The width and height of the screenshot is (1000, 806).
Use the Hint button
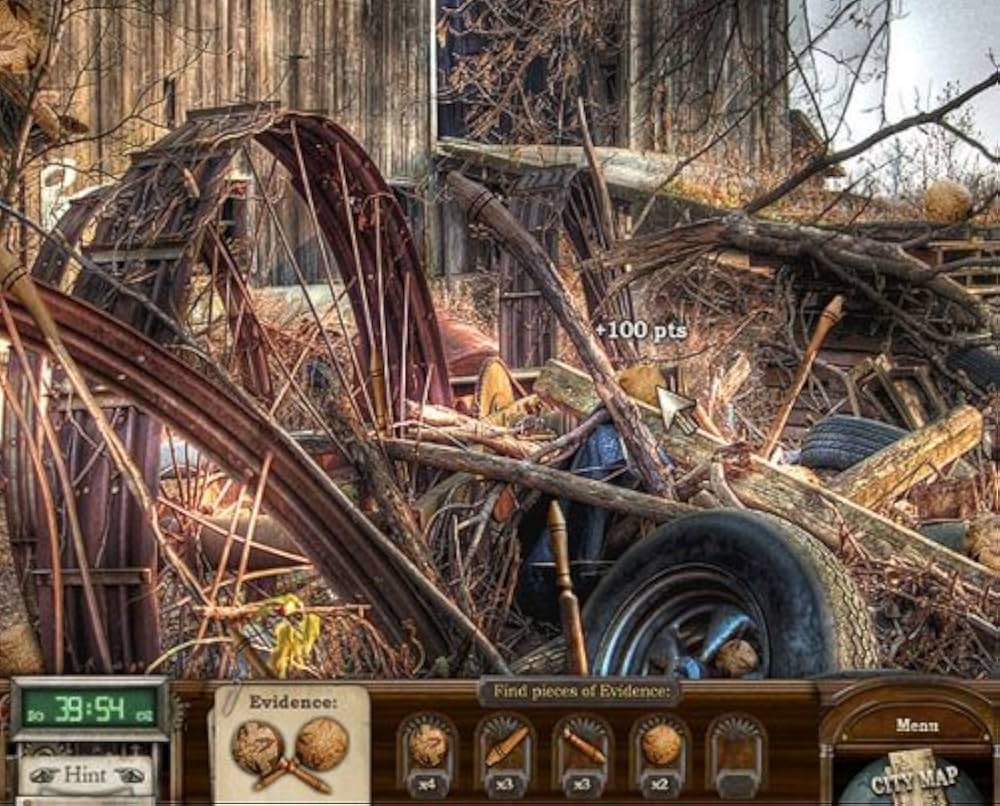(85, 775)
